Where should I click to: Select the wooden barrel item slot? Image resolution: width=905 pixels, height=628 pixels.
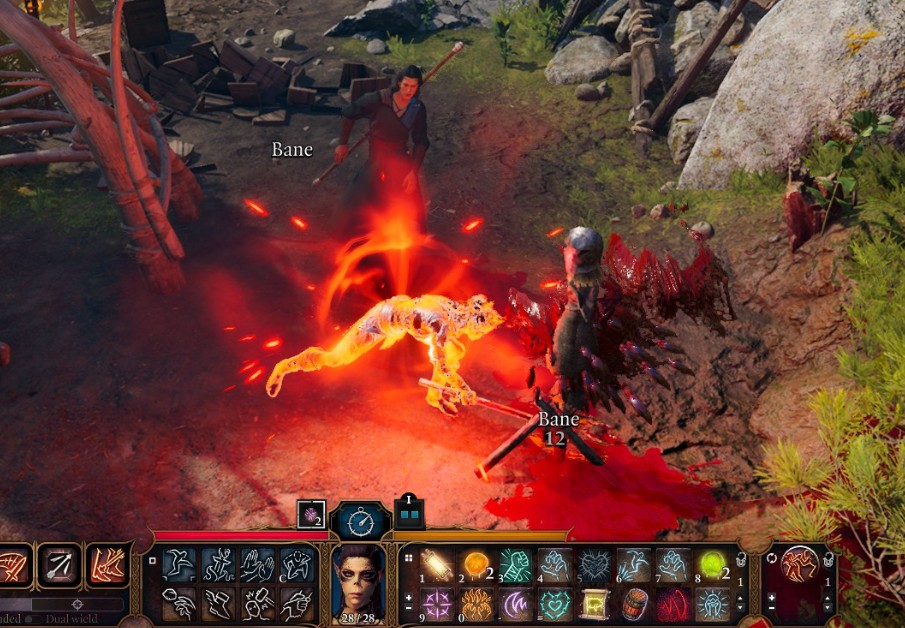633,604
